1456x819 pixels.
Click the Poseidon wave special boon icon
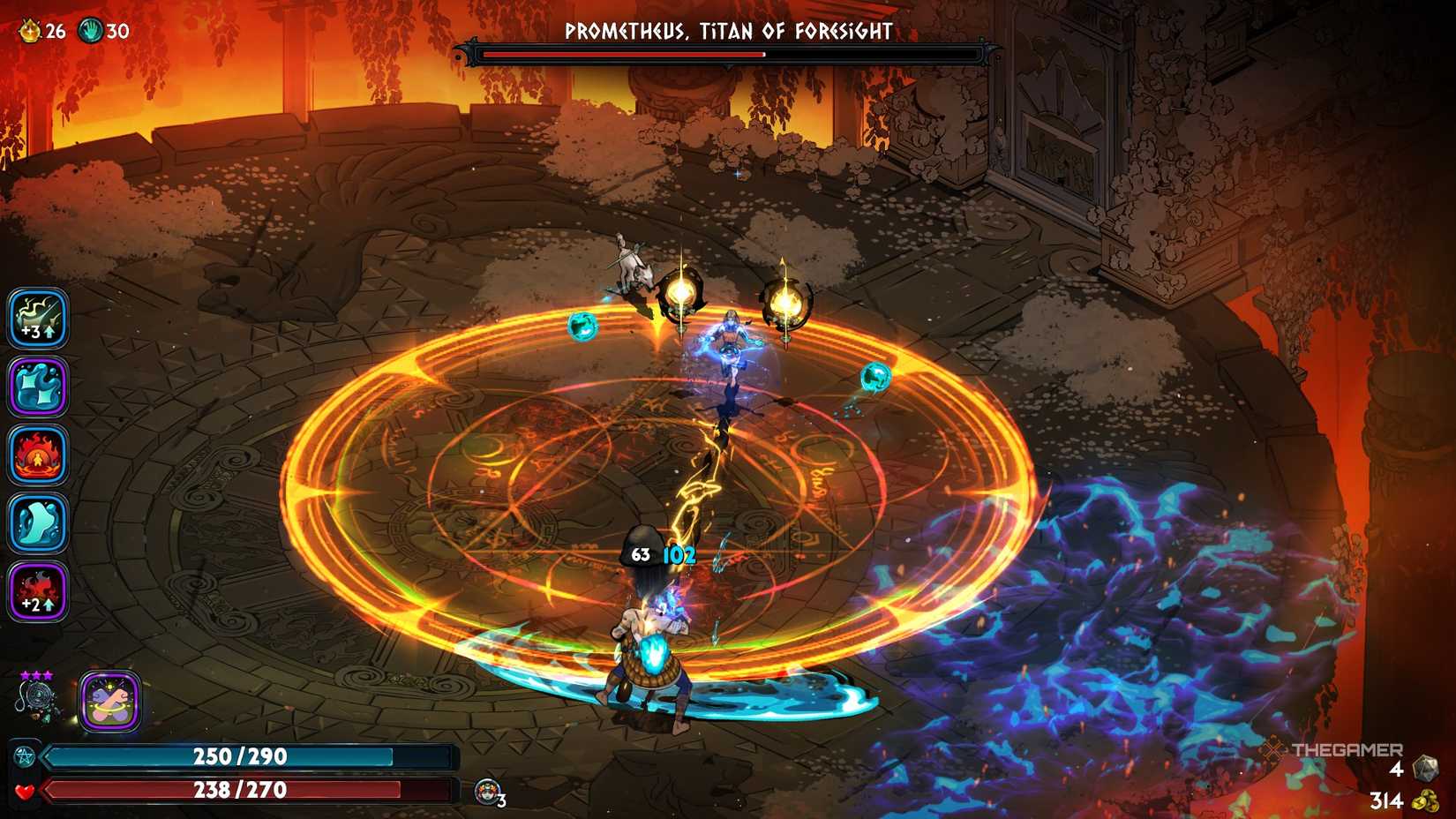[39, 386]
